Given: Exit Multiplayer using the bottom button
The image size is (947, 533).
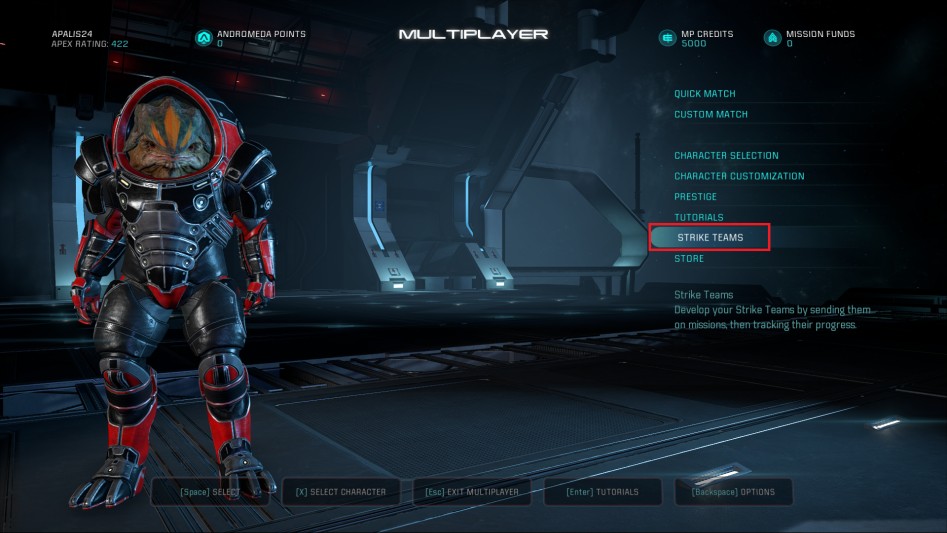Looking at the screenshot, I should pos(472,492).
